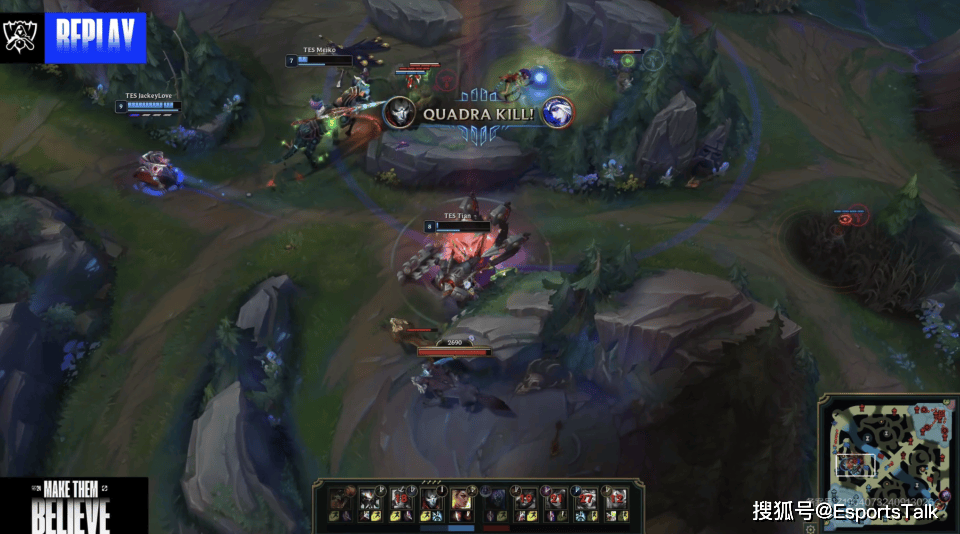Image resolution: width=960 pixels, height=534 pixels.
Task: Select the blonde champion portrait in the scoreboard
Action: click(x=461, y=499)
